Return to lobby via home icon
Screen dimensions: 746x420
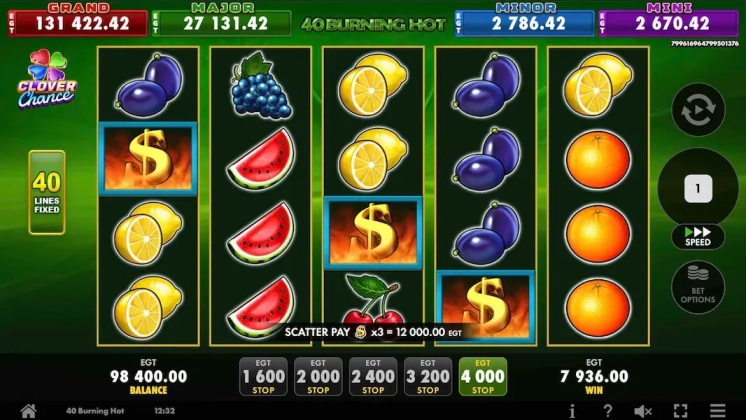point(28,410)
